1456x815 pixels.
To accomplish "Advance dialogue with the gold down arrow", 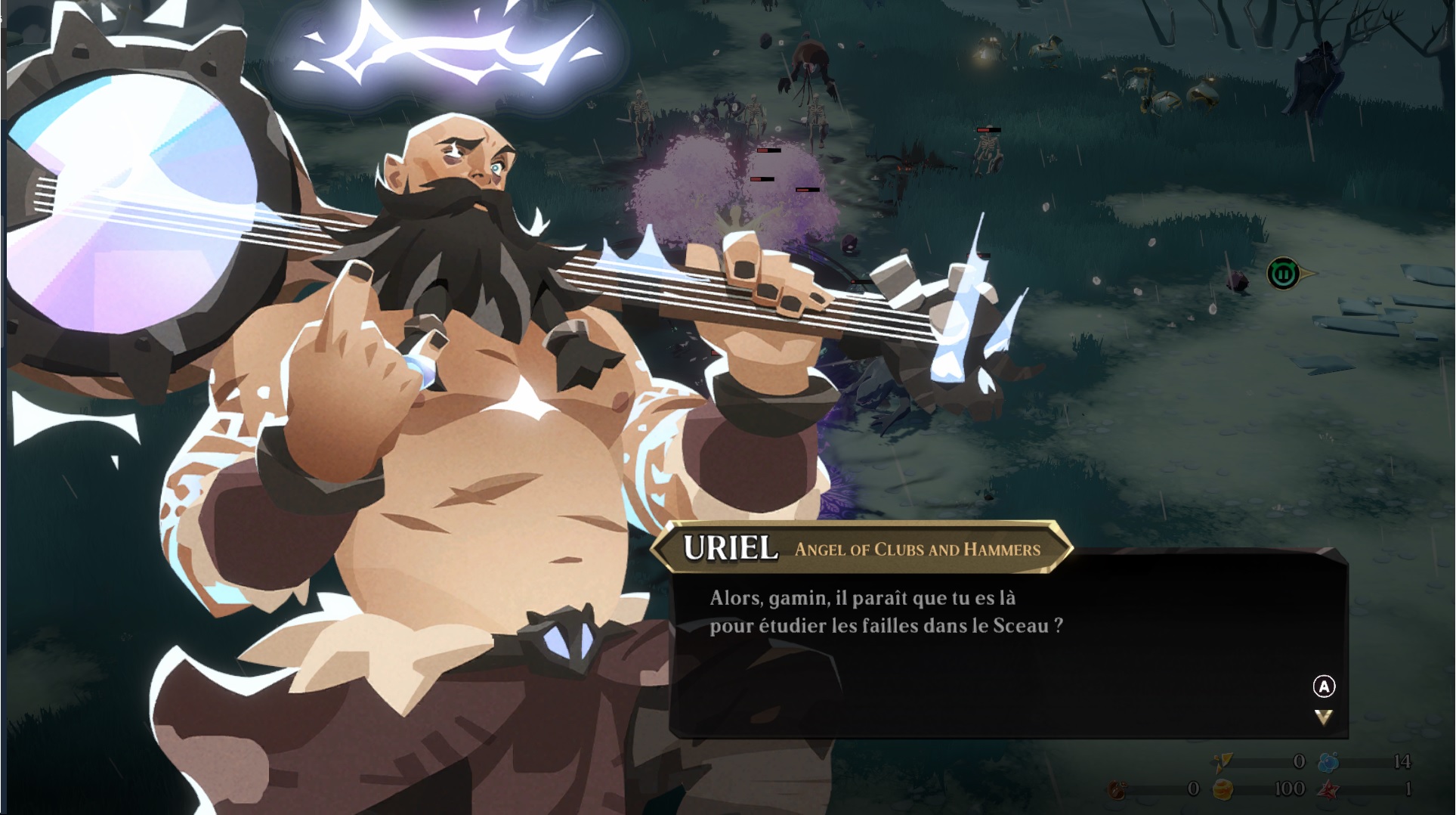I will click(1323, 717).
